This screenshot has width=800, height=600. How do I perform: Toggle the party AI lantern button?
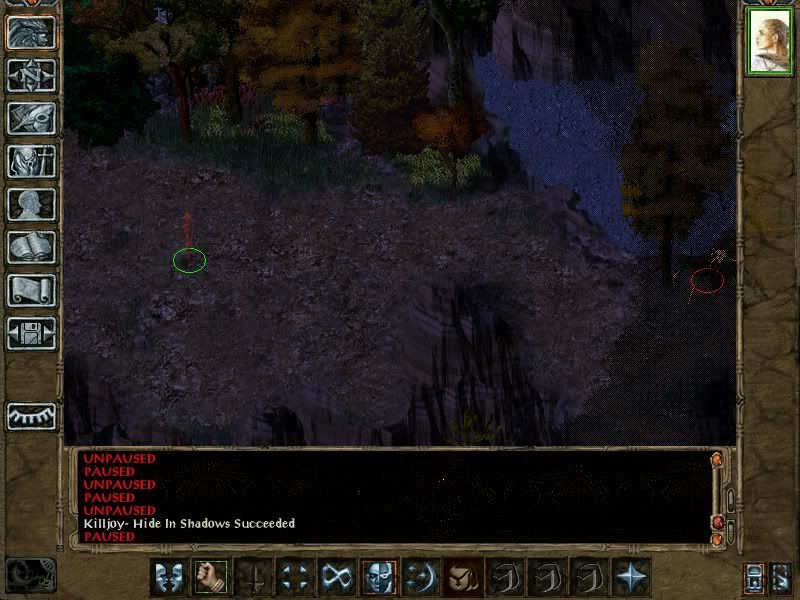(754, 577)
